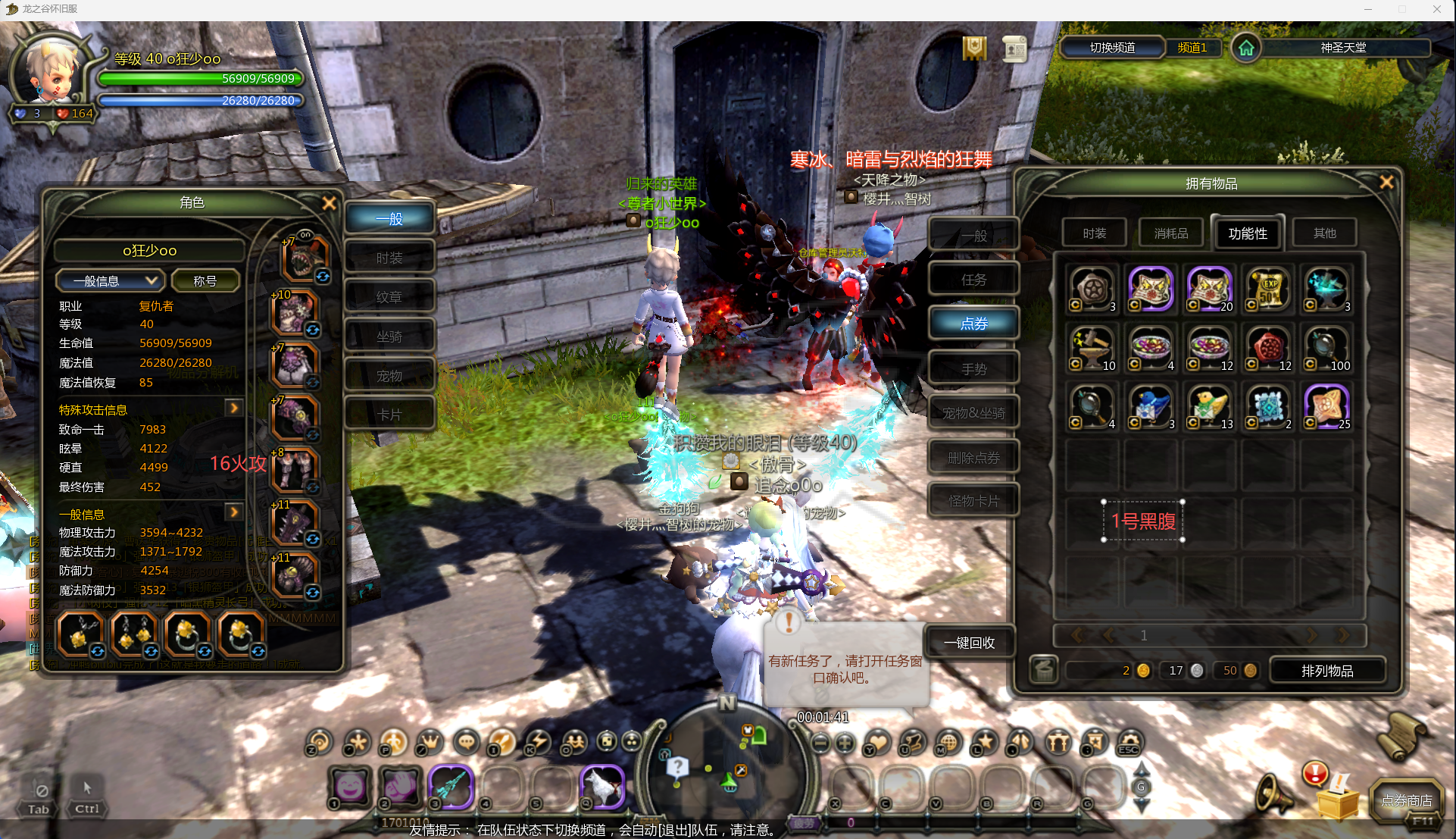Viewport: 1456px width, 839px height.
Task: Select the EXP 50 scroll item
Action: tap(1269, 289)
